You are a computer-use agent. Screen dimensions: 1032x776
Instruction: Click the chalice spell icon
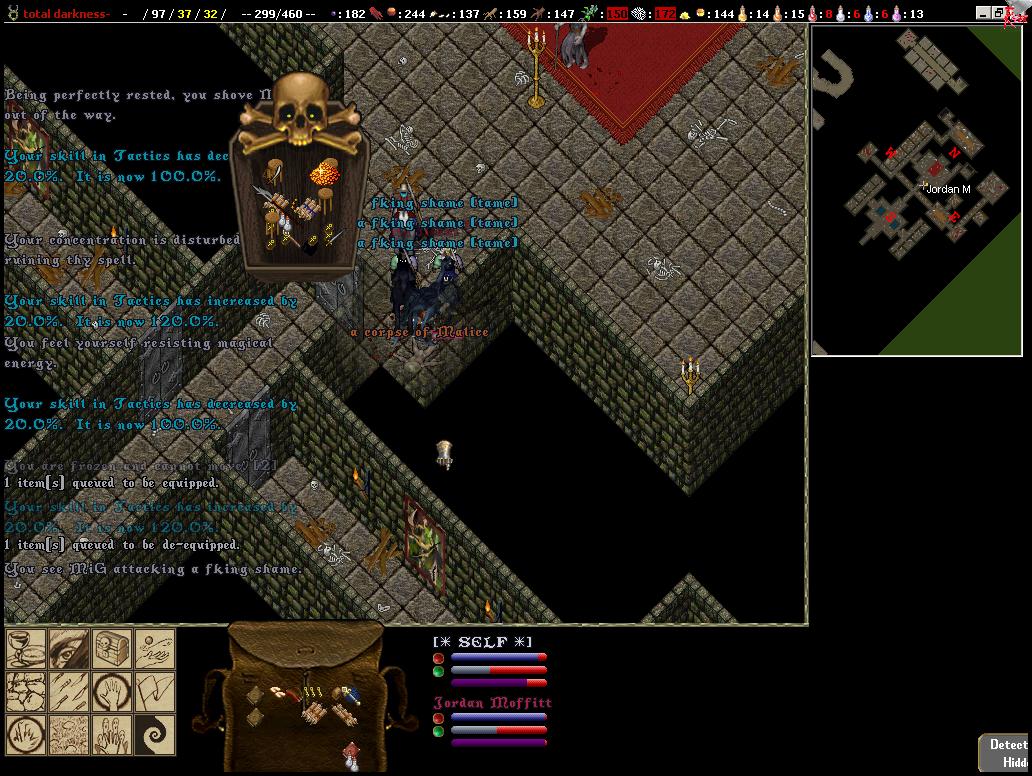[27, 650]
